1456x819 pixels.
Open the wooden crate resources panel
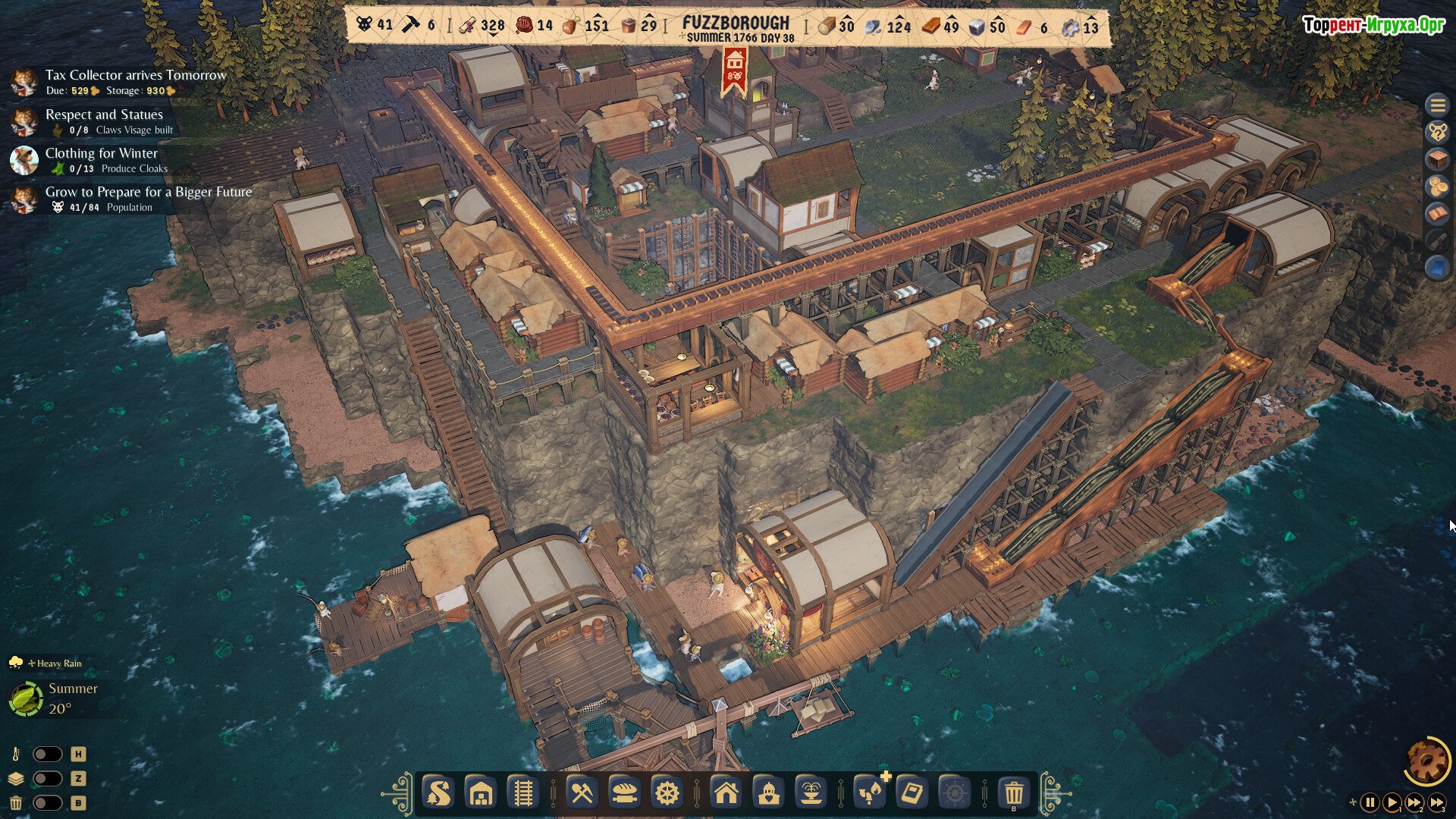[x=1437, y=159]
